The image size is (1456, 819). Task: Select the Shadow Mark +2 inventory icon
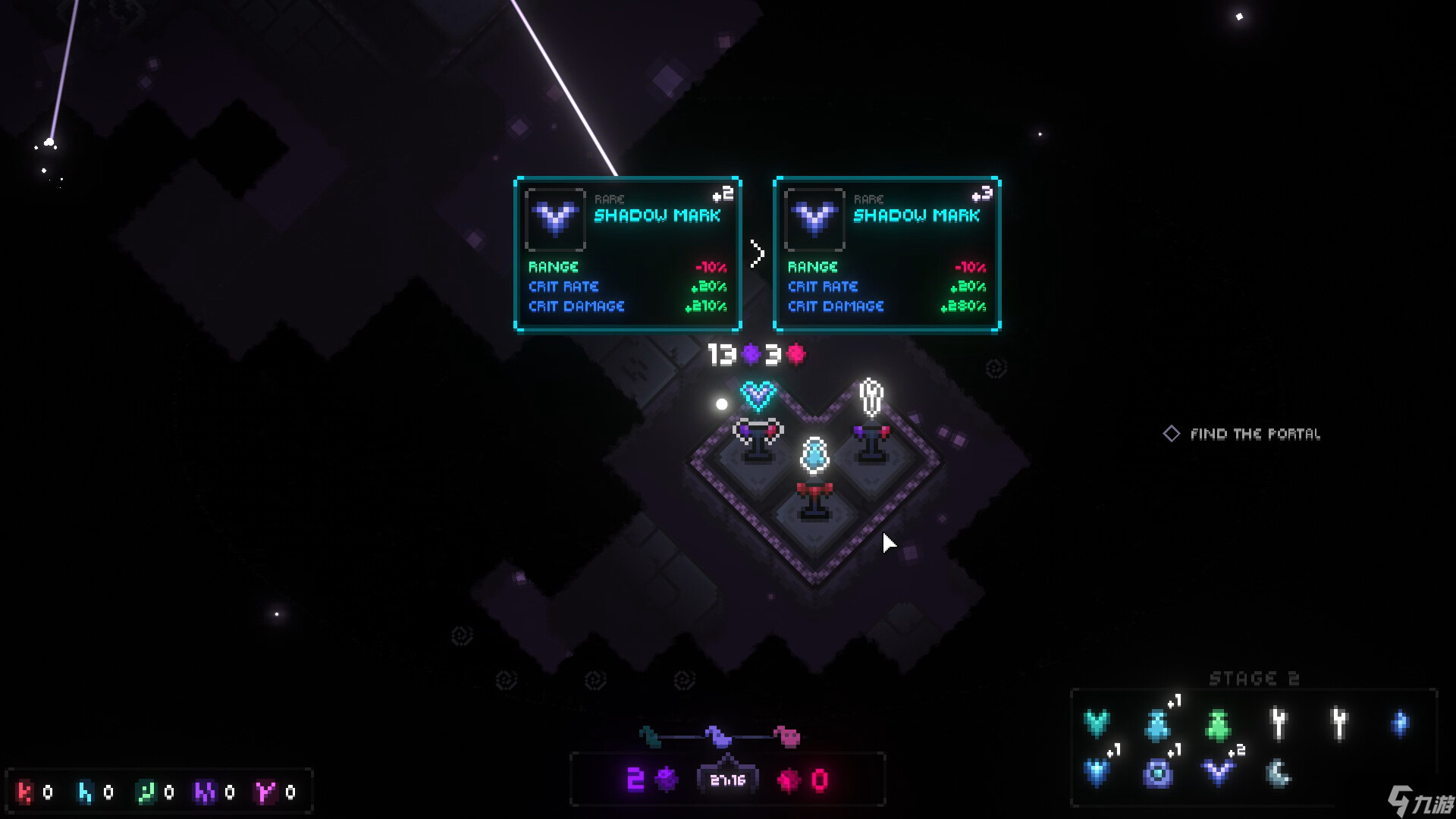1218,773
